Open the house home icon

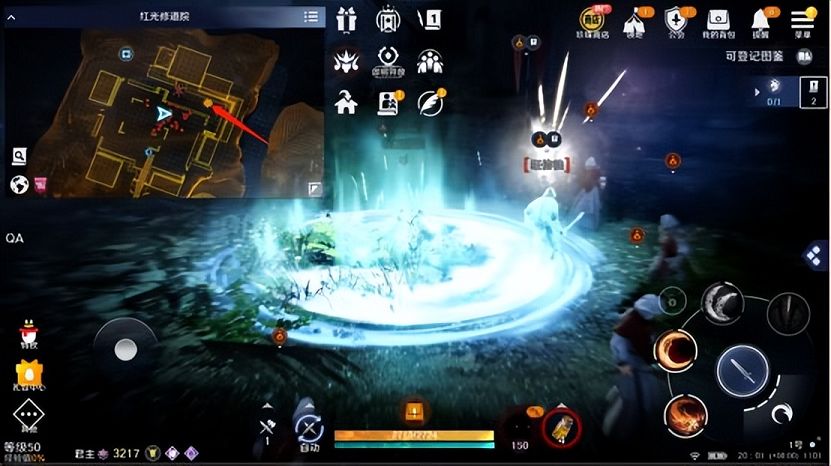coord(346,102)
